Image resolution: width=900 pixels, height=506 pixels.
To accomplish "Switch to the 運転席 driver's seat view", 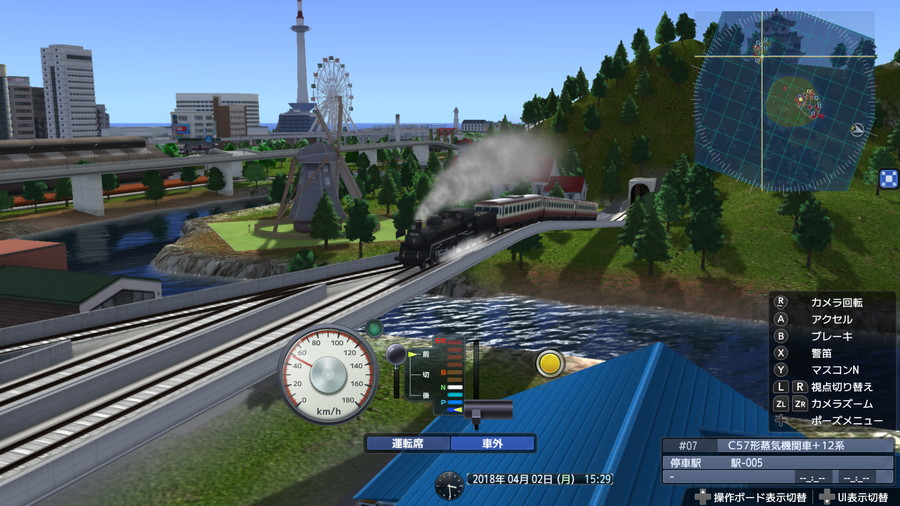I will coord(407,443).
